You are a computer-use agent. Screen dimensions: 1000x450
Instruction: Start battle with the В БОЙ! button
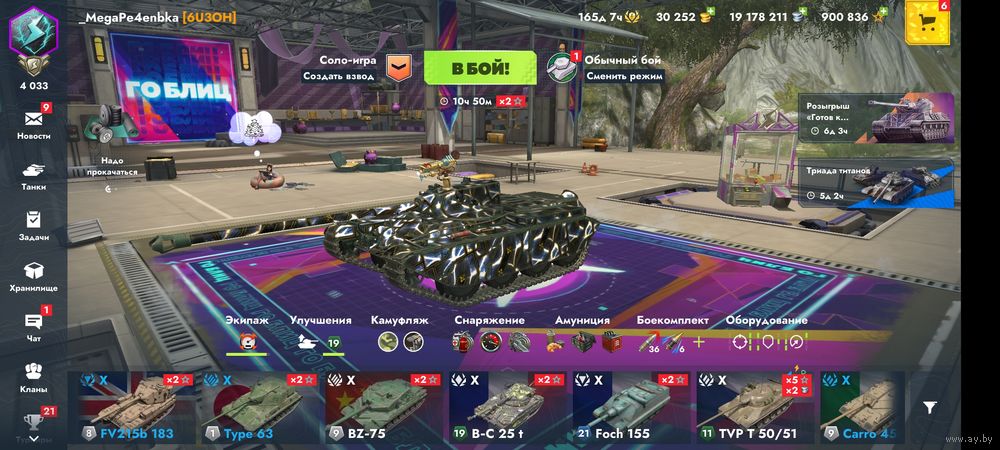[x=480, y=68]
